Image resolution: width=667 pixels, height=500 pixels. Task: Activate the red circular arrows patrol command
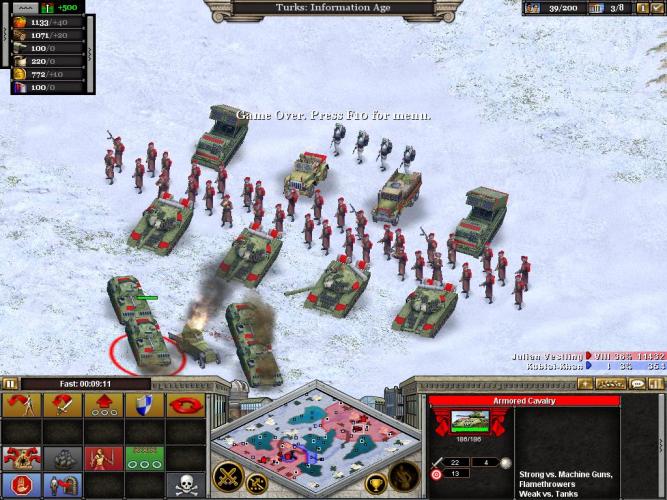[x=185, y=405]
